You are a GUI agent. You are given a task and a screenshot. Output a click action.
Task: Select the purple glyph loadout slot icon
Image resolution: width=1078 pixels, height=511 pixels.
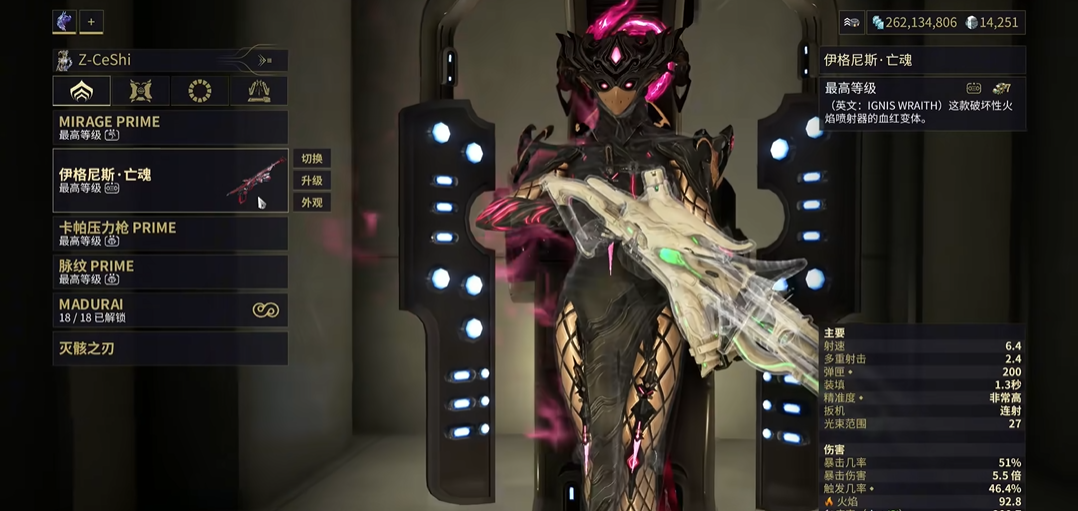click(x=64, y=21)
